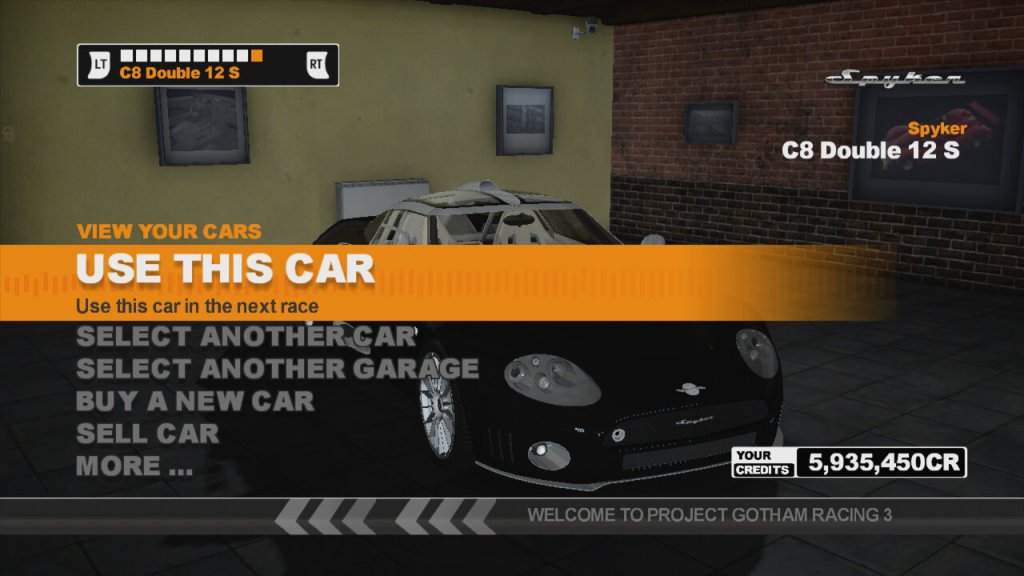Select the Use This Car option

click(225, 269)
